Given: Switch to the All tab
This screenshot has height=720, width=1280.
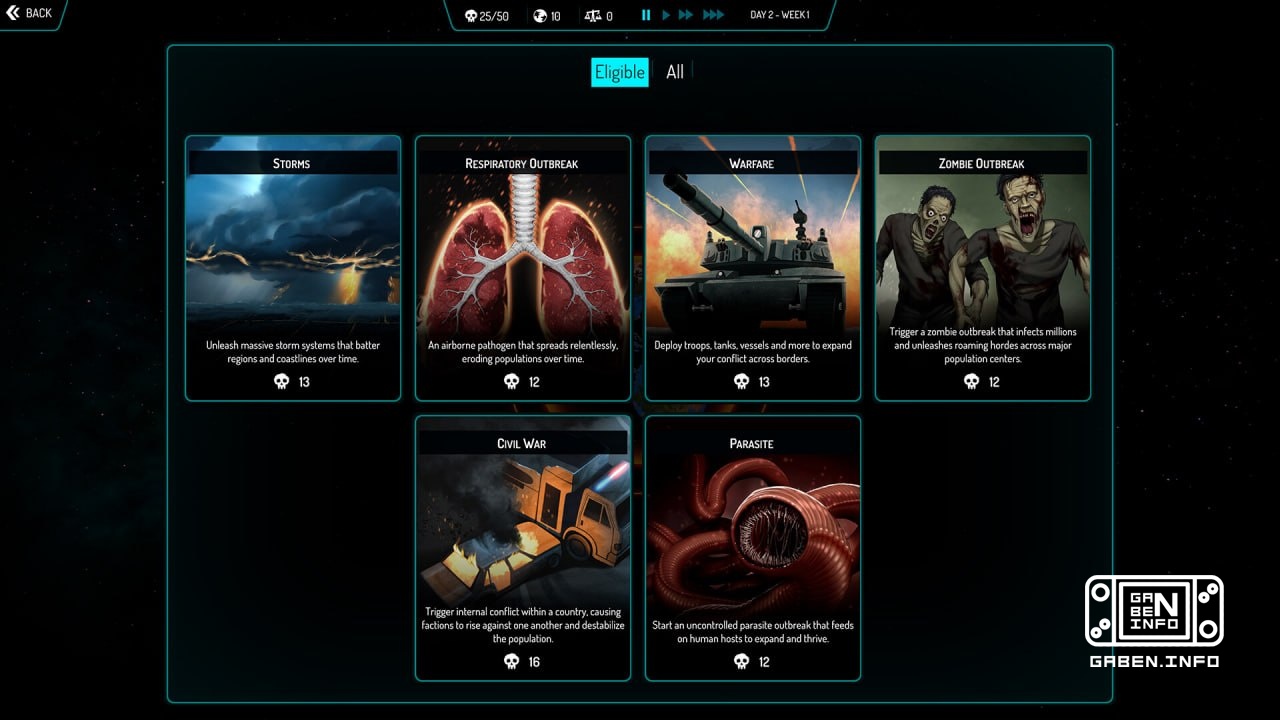Looking at the screenshot, I should click(673, 72).
